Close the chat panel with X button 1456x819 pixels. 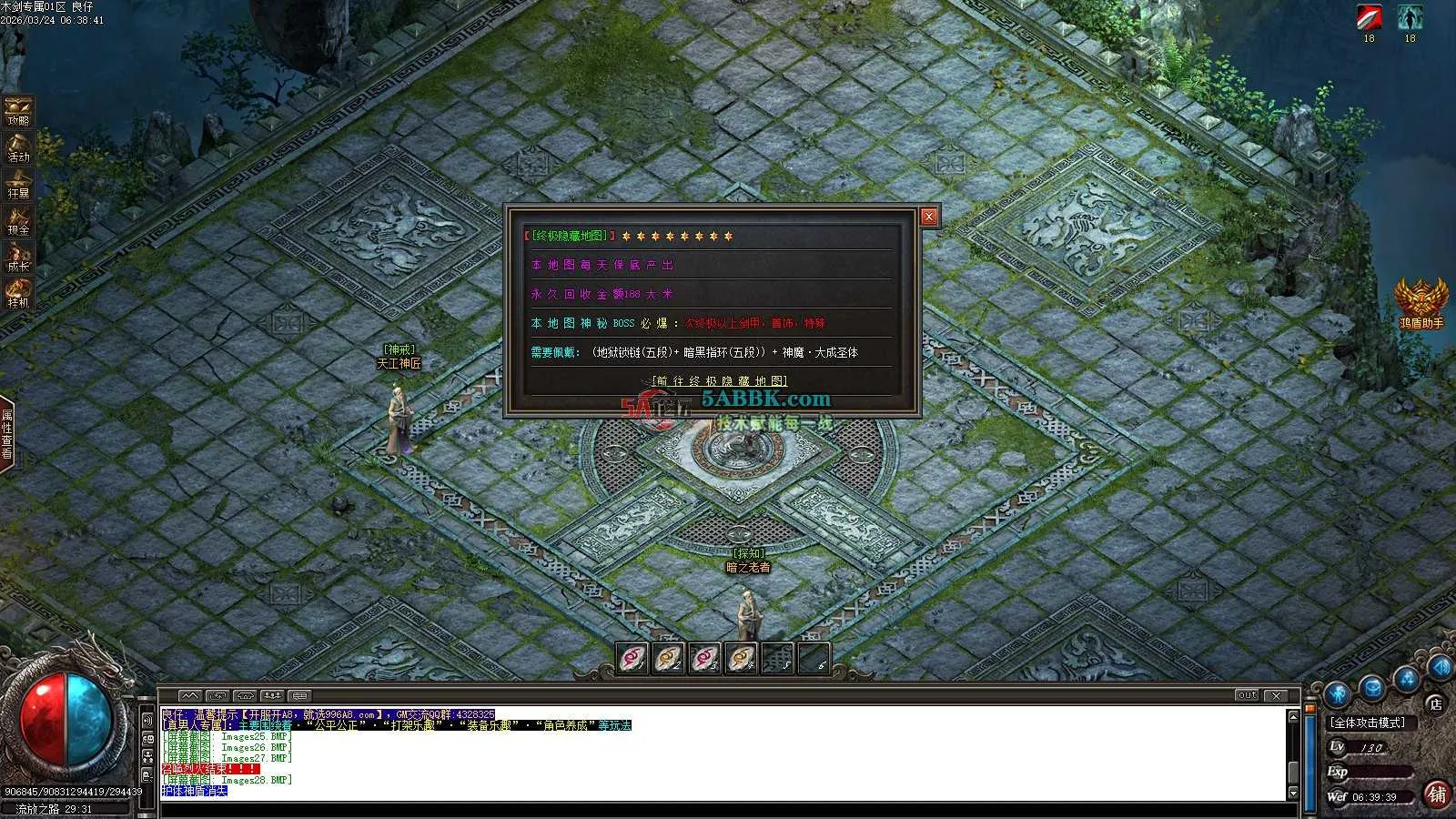click(x=1276, y=695)
